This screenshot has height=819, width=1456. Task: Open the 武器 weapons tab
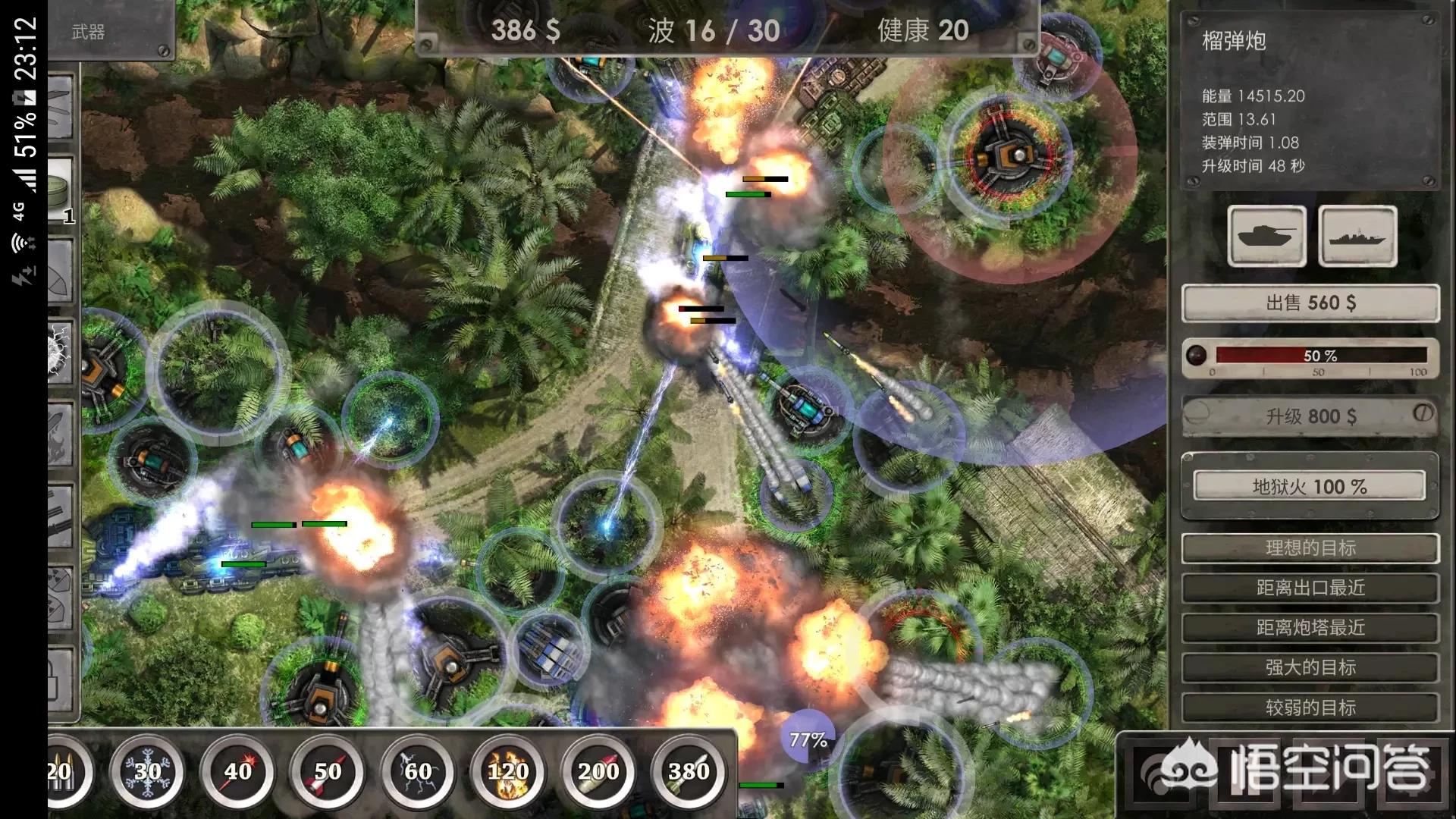click(x=89, y=32)
